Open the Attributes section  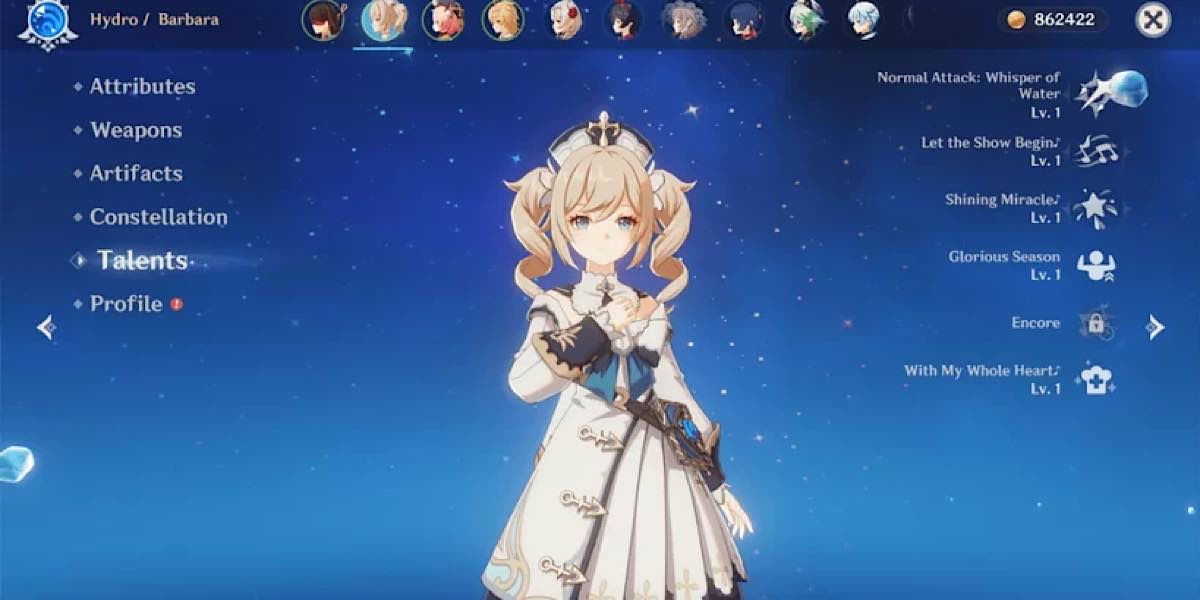click(142, 87)
